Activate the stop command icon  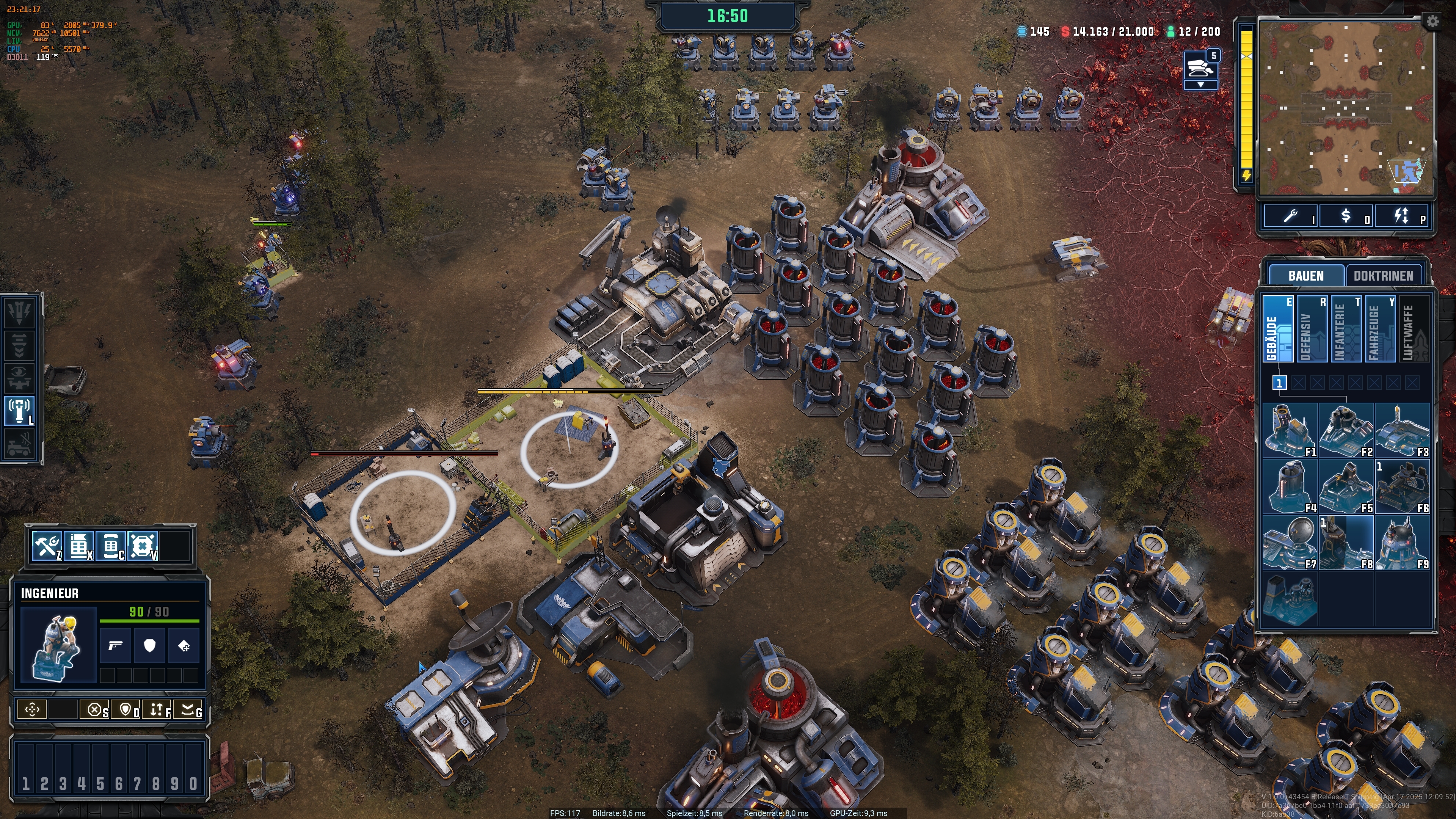click(94, 709)
